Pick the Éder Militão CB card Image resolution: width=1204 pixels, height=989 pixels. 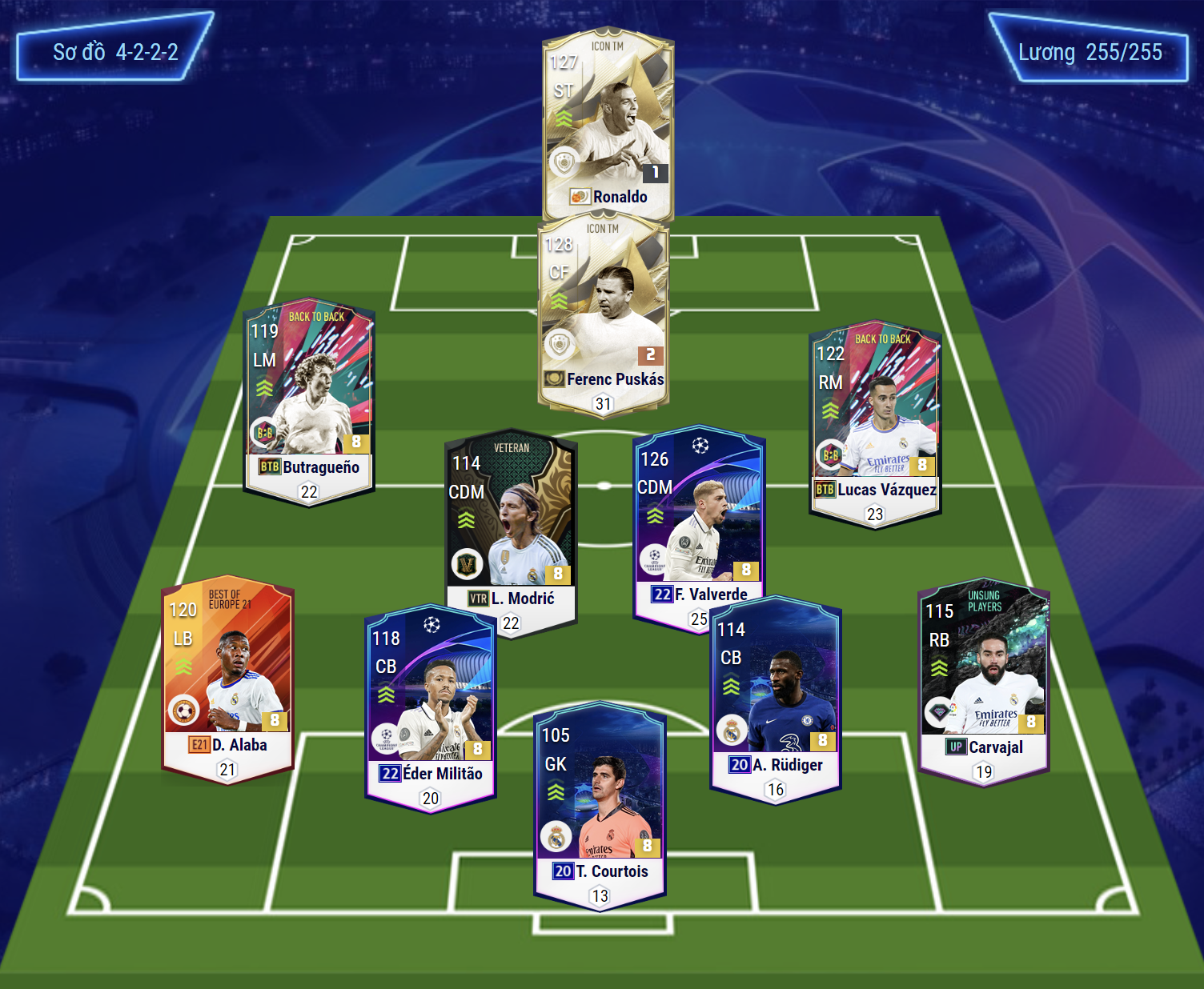(x=431, y=704)
